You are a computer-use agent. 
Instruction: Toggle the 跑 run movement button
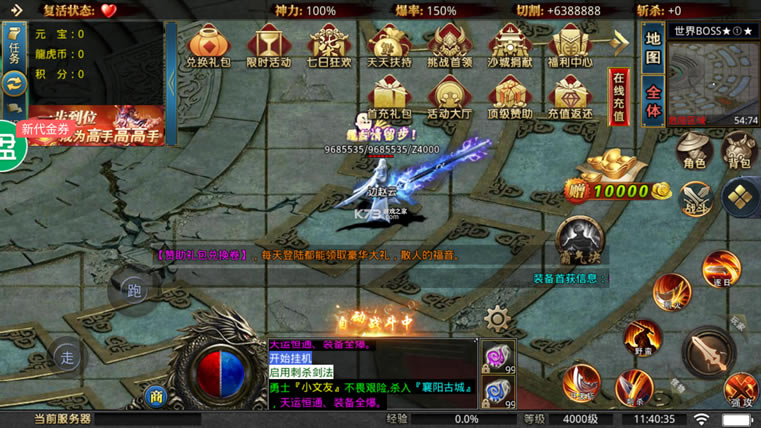click(x=133, y=291)
